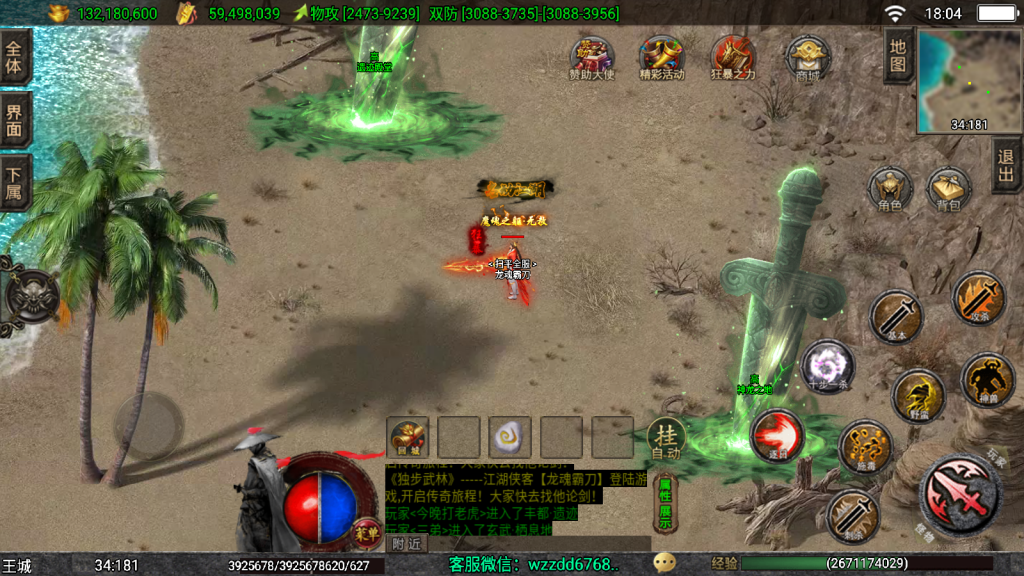Screen dimensions: 1024x576
Task: Open the 赞助大使 sponsor icon
Action: click(x=592, y=55)
